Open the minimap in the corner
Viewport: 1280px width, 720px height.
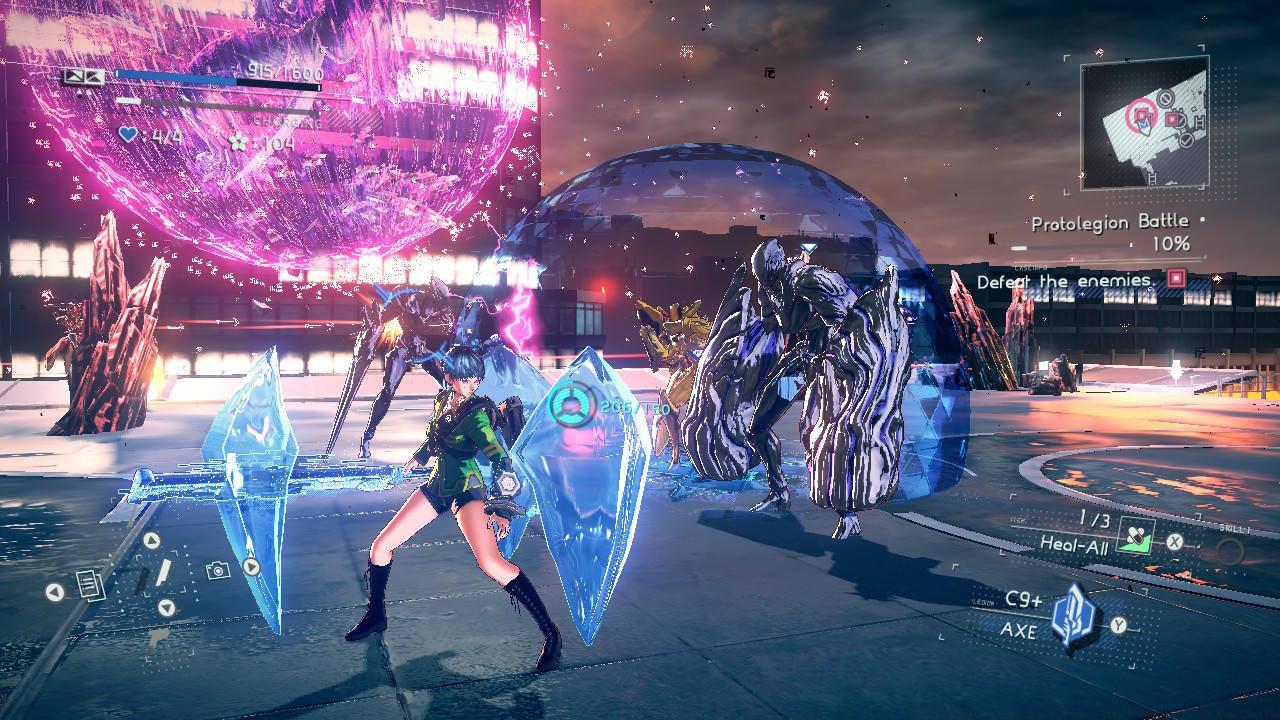(1145, 124)
